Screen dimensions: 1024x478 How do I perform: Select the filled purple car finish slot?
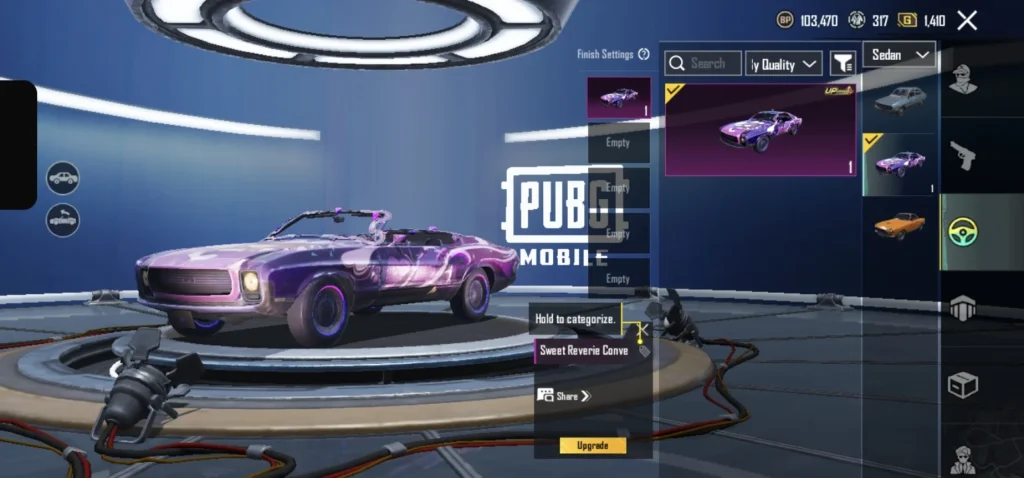pos(618,98)
